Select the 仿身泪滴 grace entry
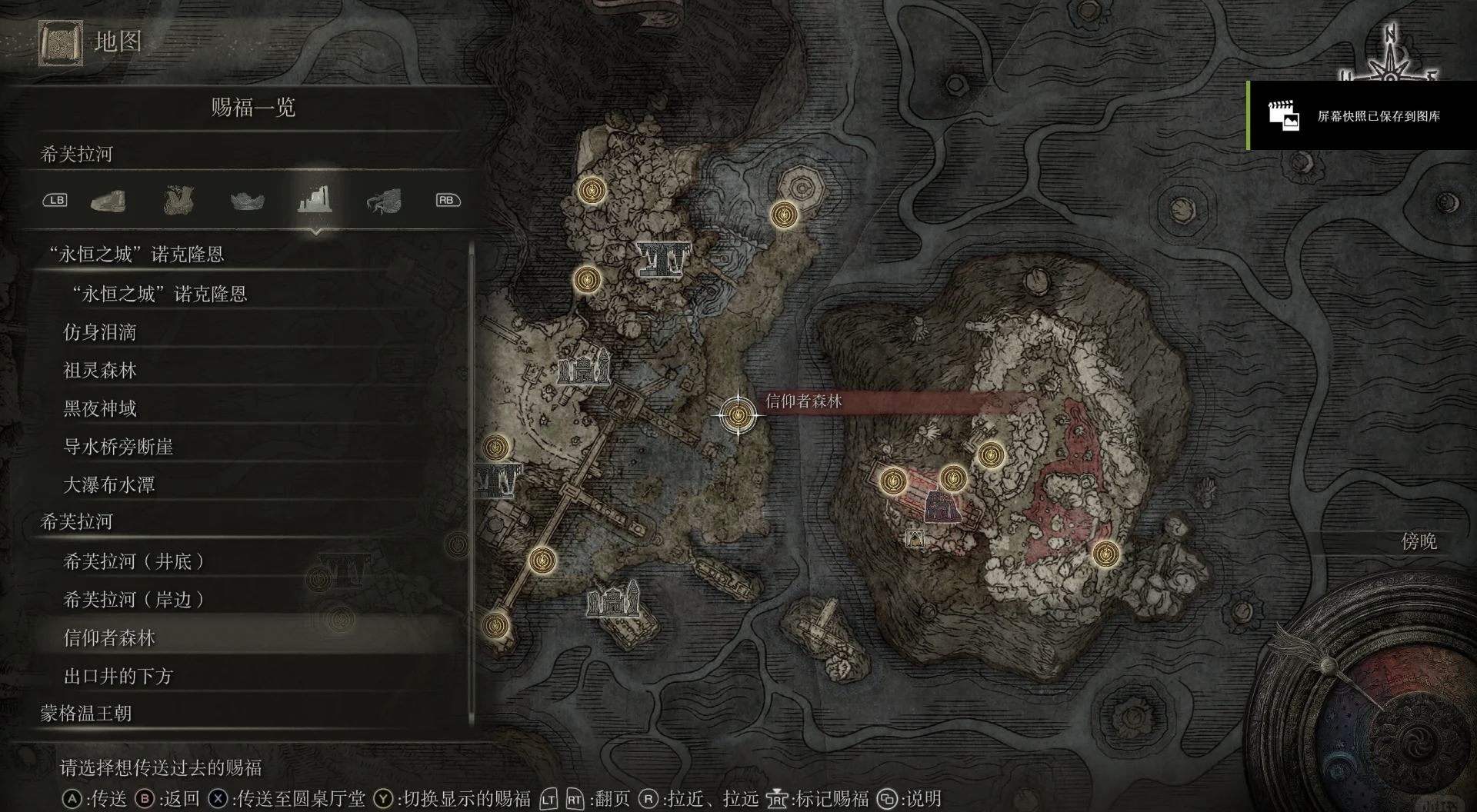Image resolution: width=1477 pixels, height=812 pixels. [100, 332]
